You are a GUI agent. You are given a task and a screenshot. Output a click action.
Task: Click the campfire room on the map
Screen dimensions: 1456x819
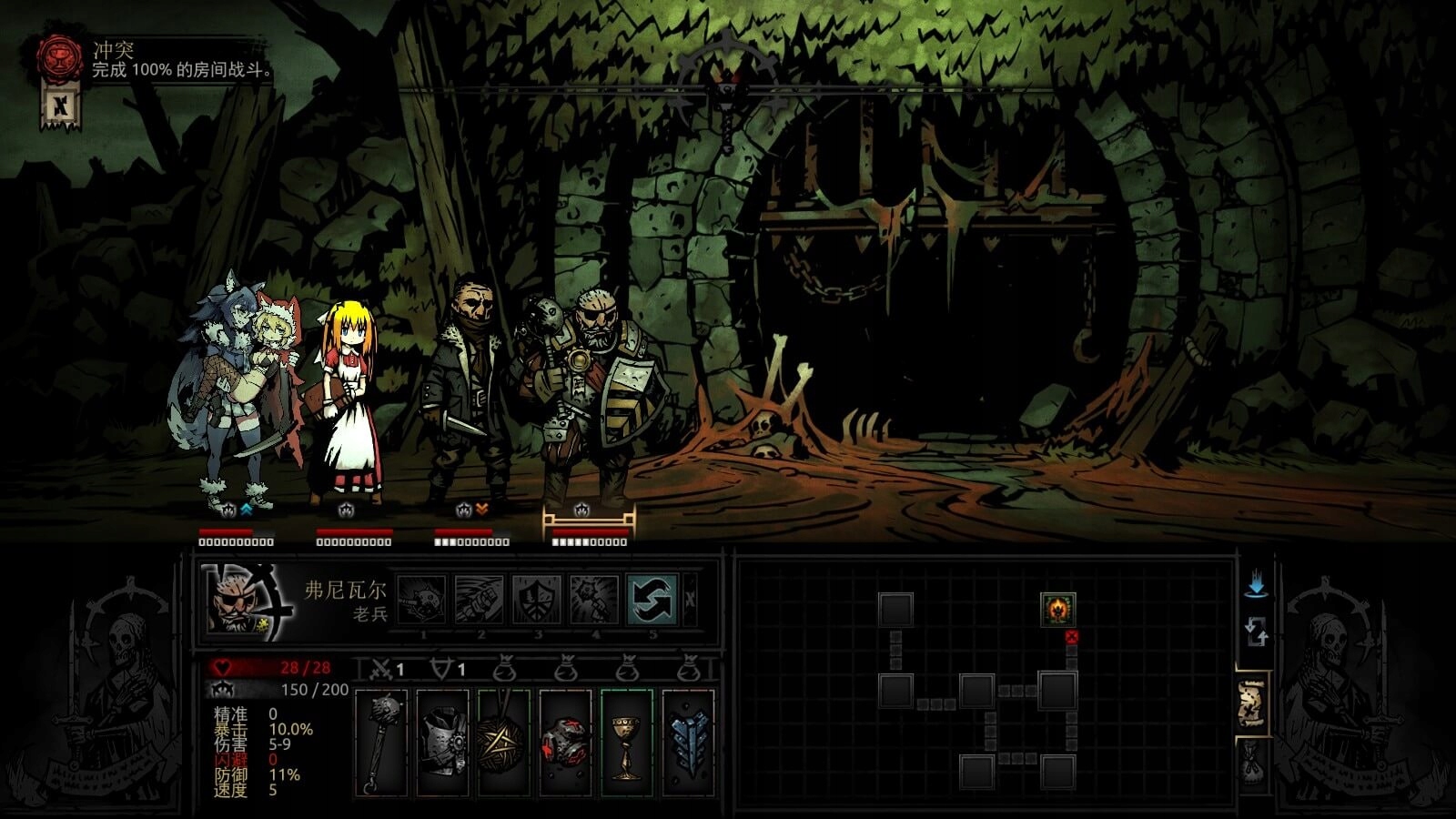1057,608
